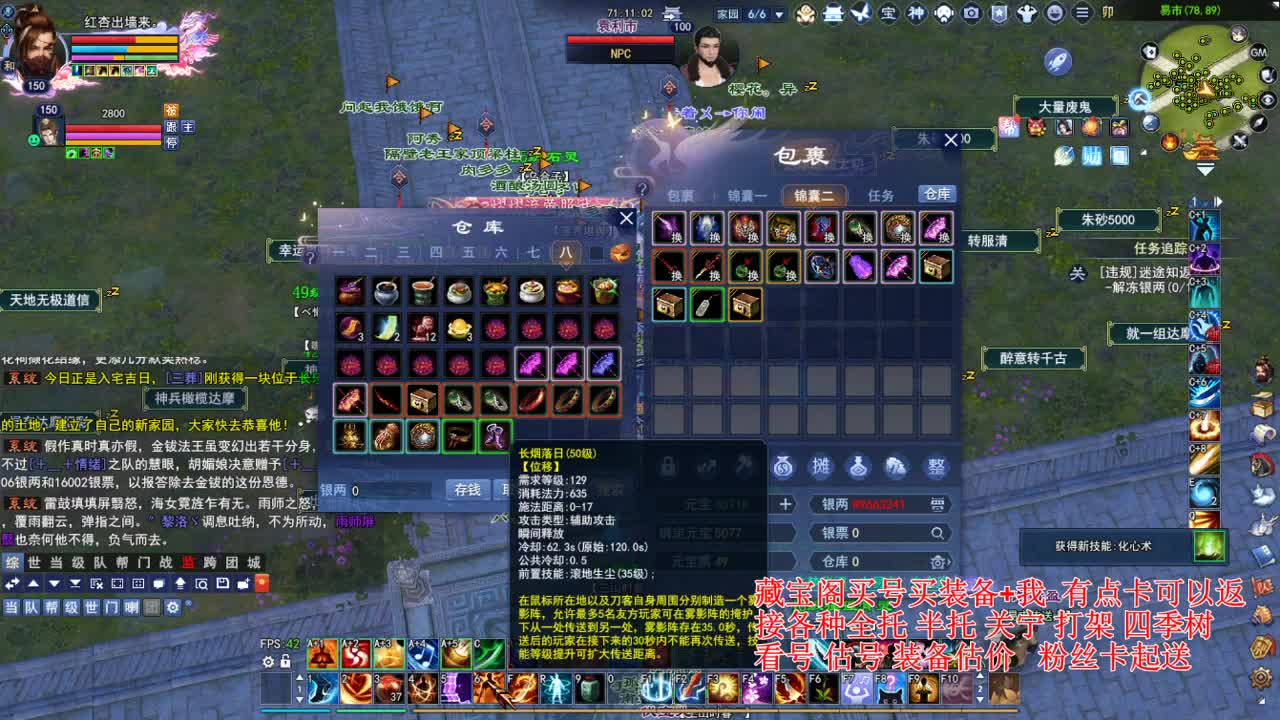Screen dimensions: 1280x720
Task: Click the NPC's red health bar at top center
Action: point(620,40)
